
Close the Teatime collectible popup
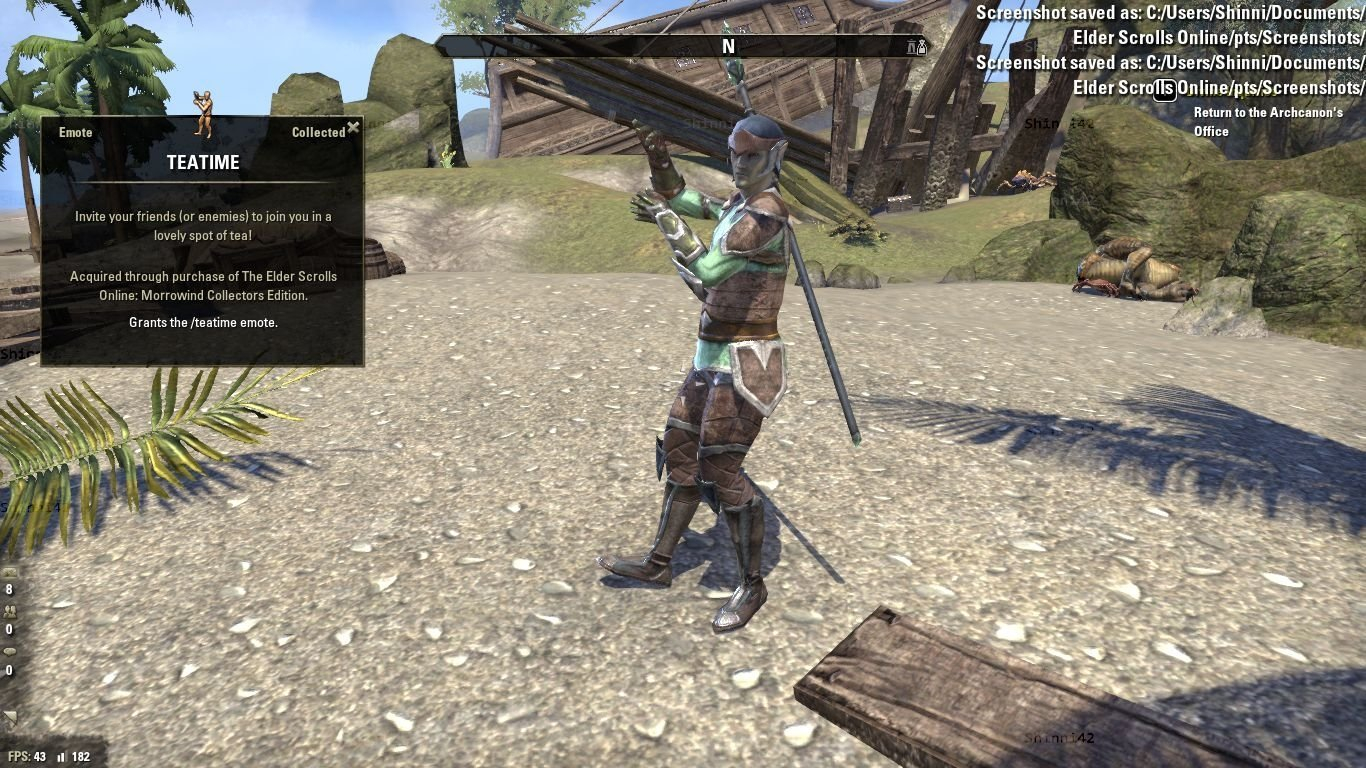(x=354, y=127)
